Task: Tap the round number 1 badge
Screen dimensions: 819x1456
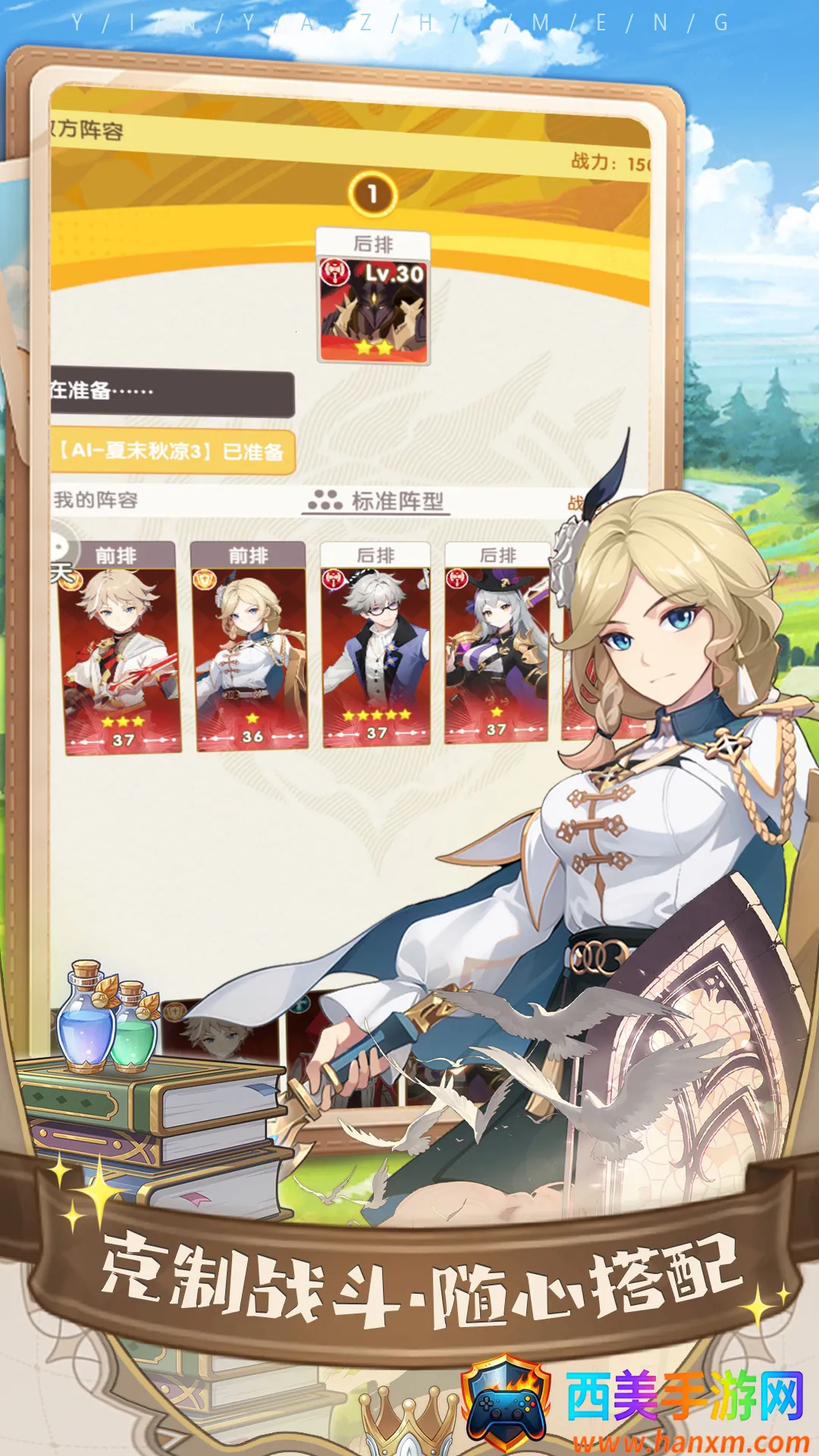Action: pos(372,194)
